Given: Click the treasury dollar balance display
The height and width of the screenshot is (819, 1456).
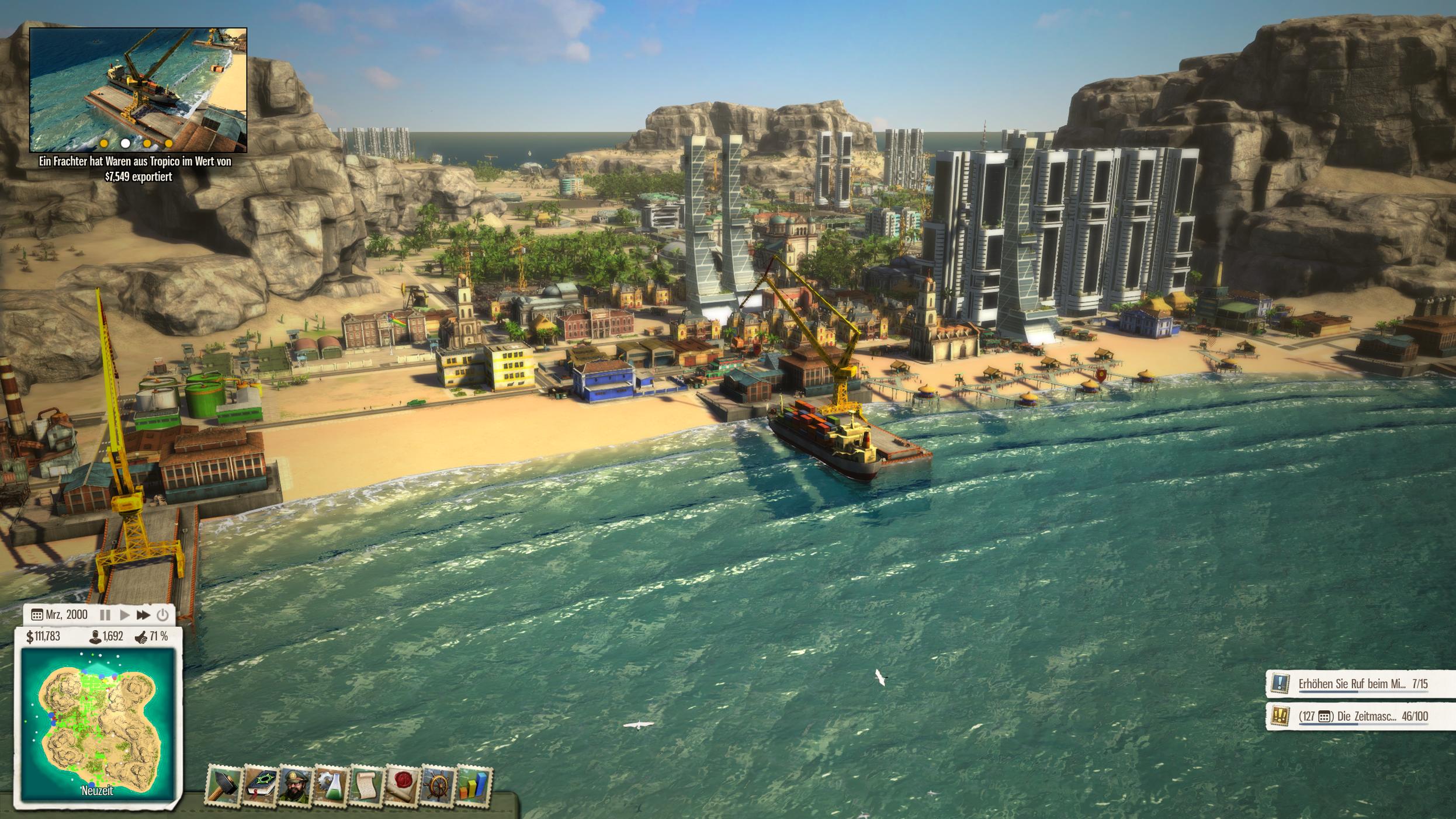Looking at the screenshot, I should [43, 636].
